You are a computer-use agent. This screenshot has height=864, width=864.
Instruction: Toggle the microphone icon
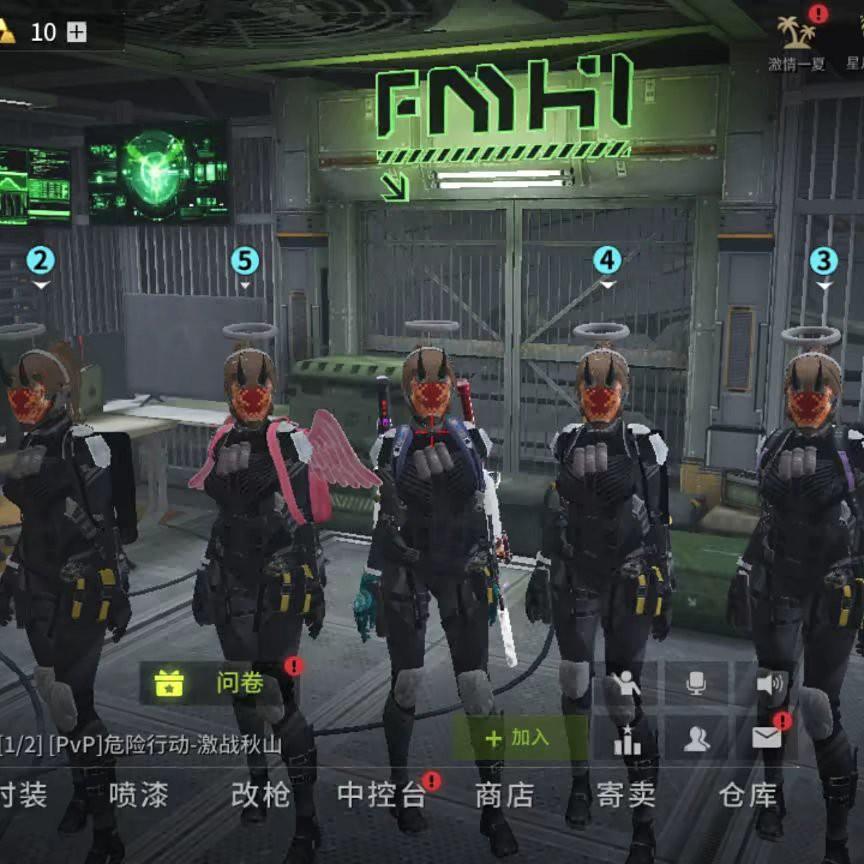697,684
